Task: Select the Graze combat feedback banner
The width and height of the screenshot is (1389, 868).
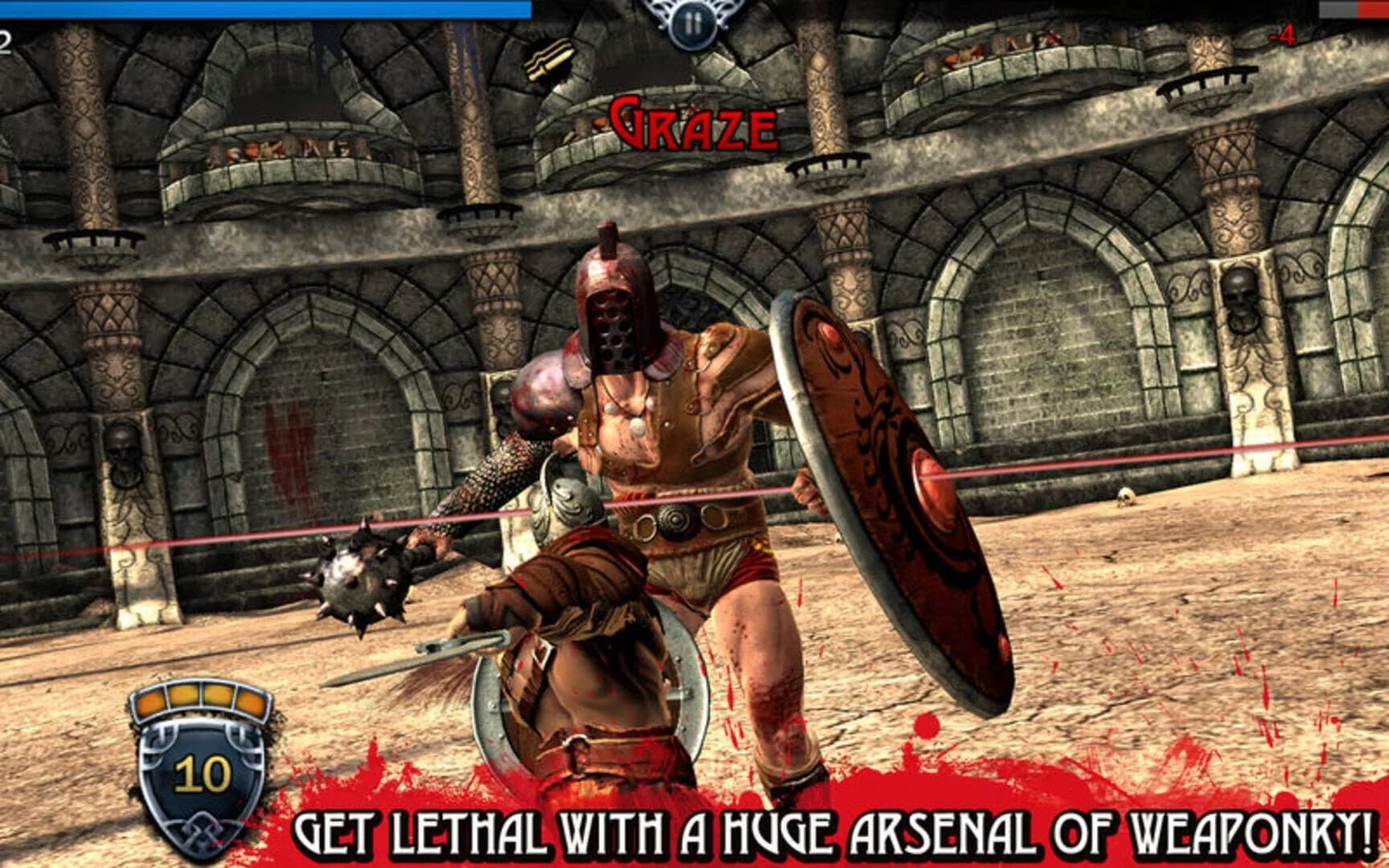Action: [693, 122]
